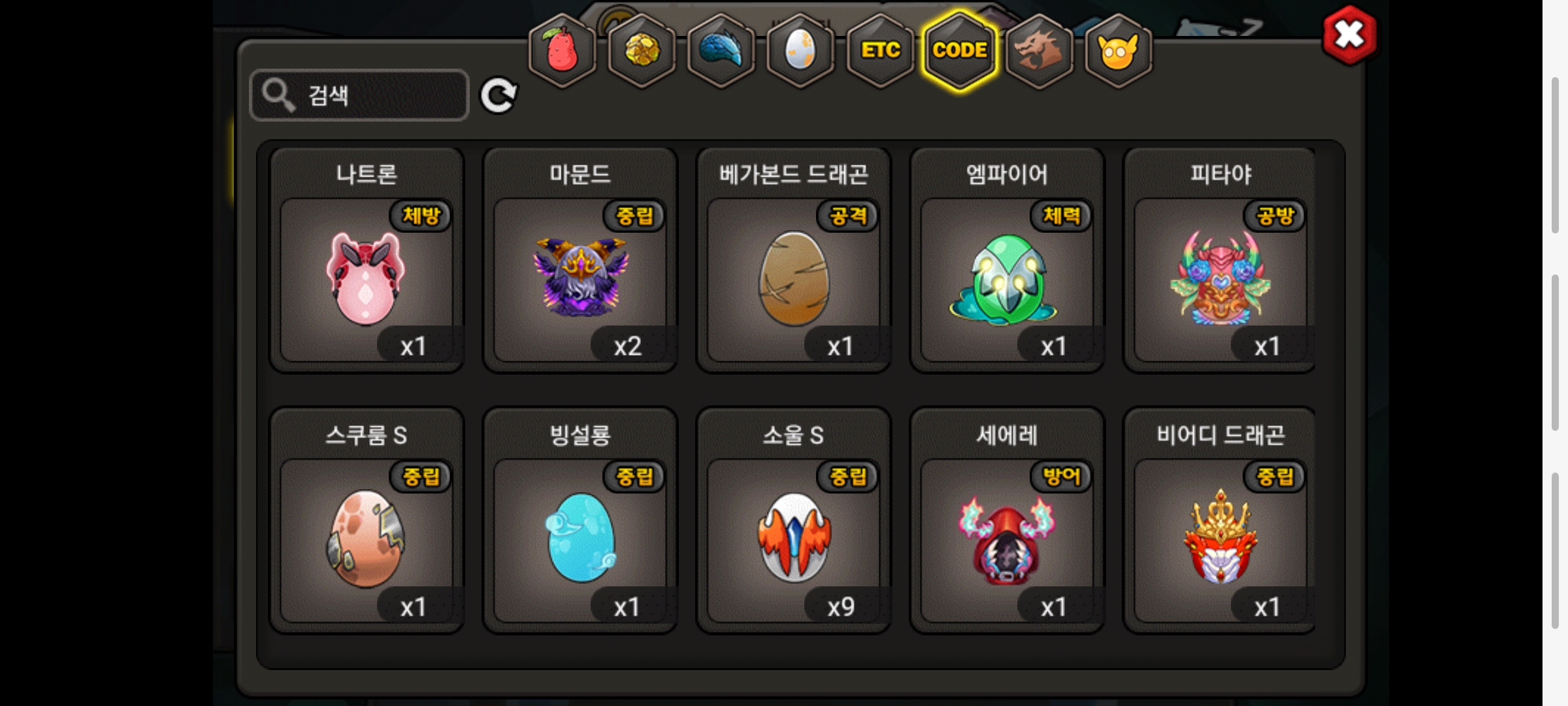
Task: Choose the 피타야 flower-decorated egg
Action: pyautogui.click(x=1220, y=279)
